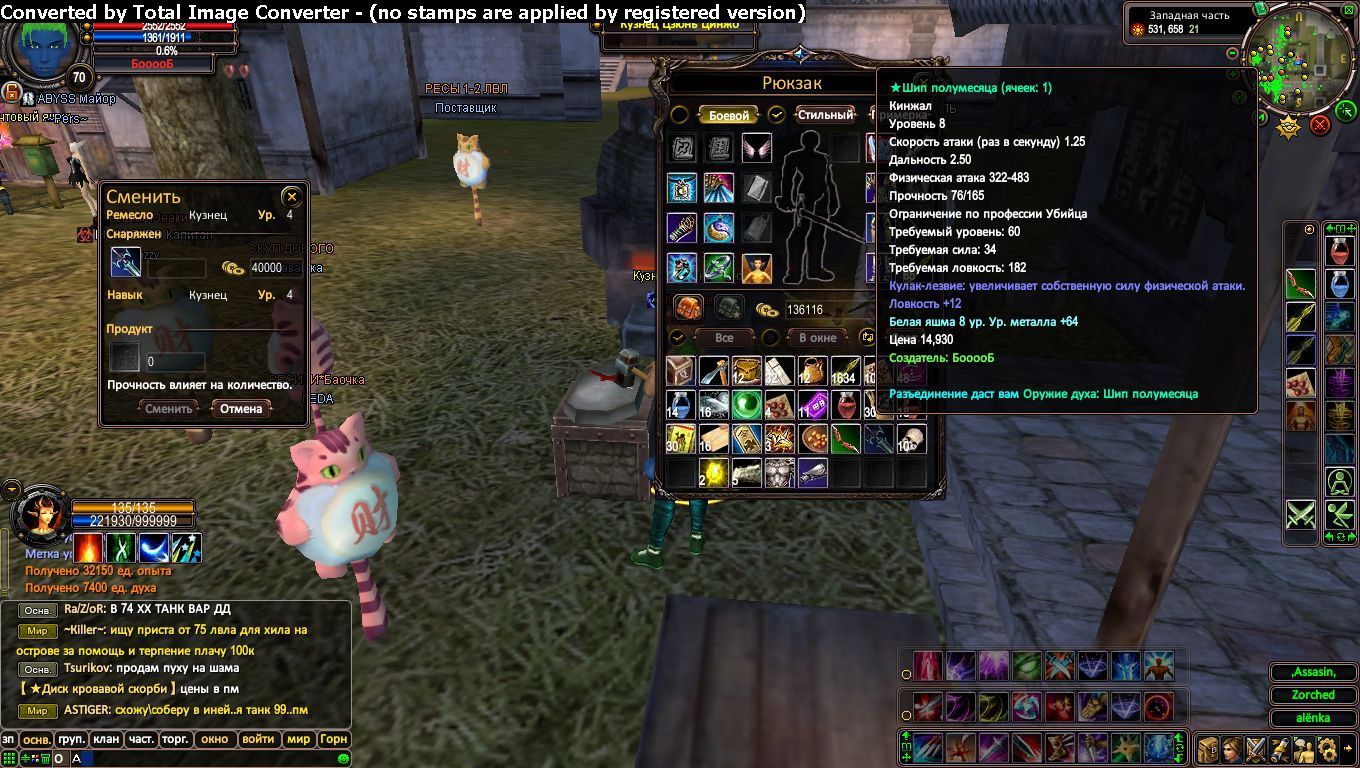Close the Сменить crafting window
1360x768 pixels.
tap(291, 197)
